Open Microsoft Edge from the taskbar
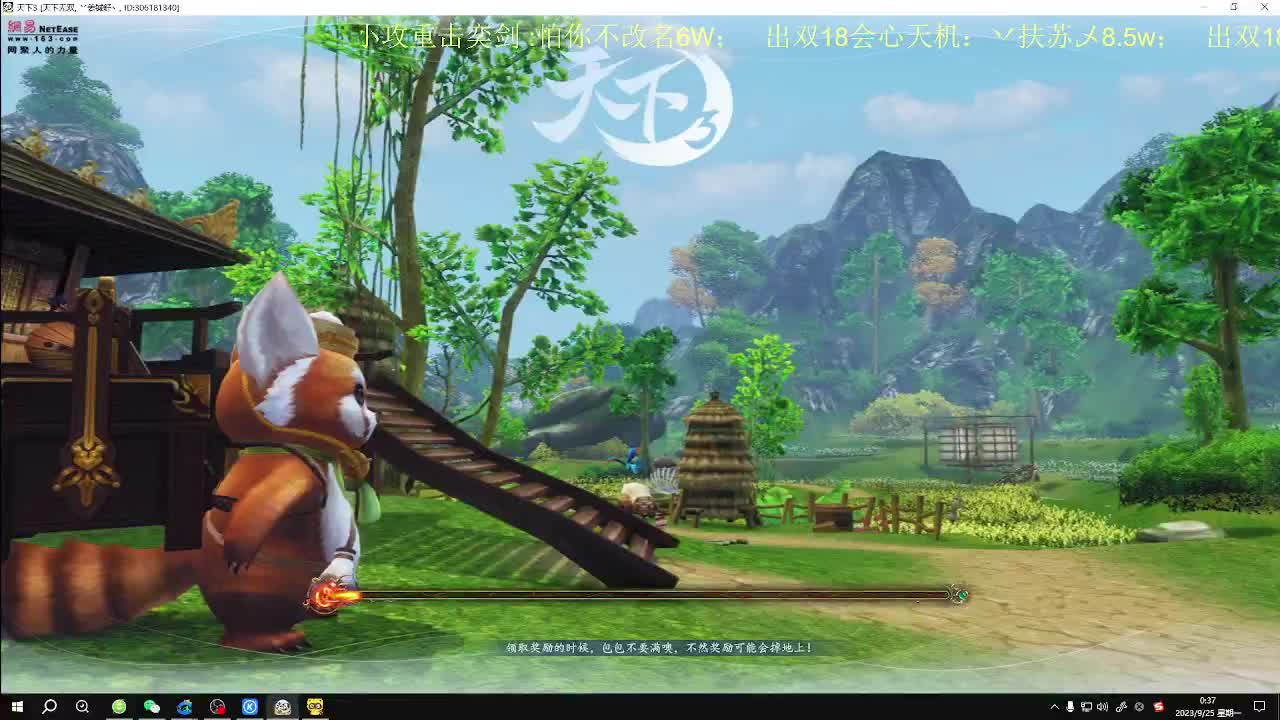1280x720 pixels. point(185,706)
